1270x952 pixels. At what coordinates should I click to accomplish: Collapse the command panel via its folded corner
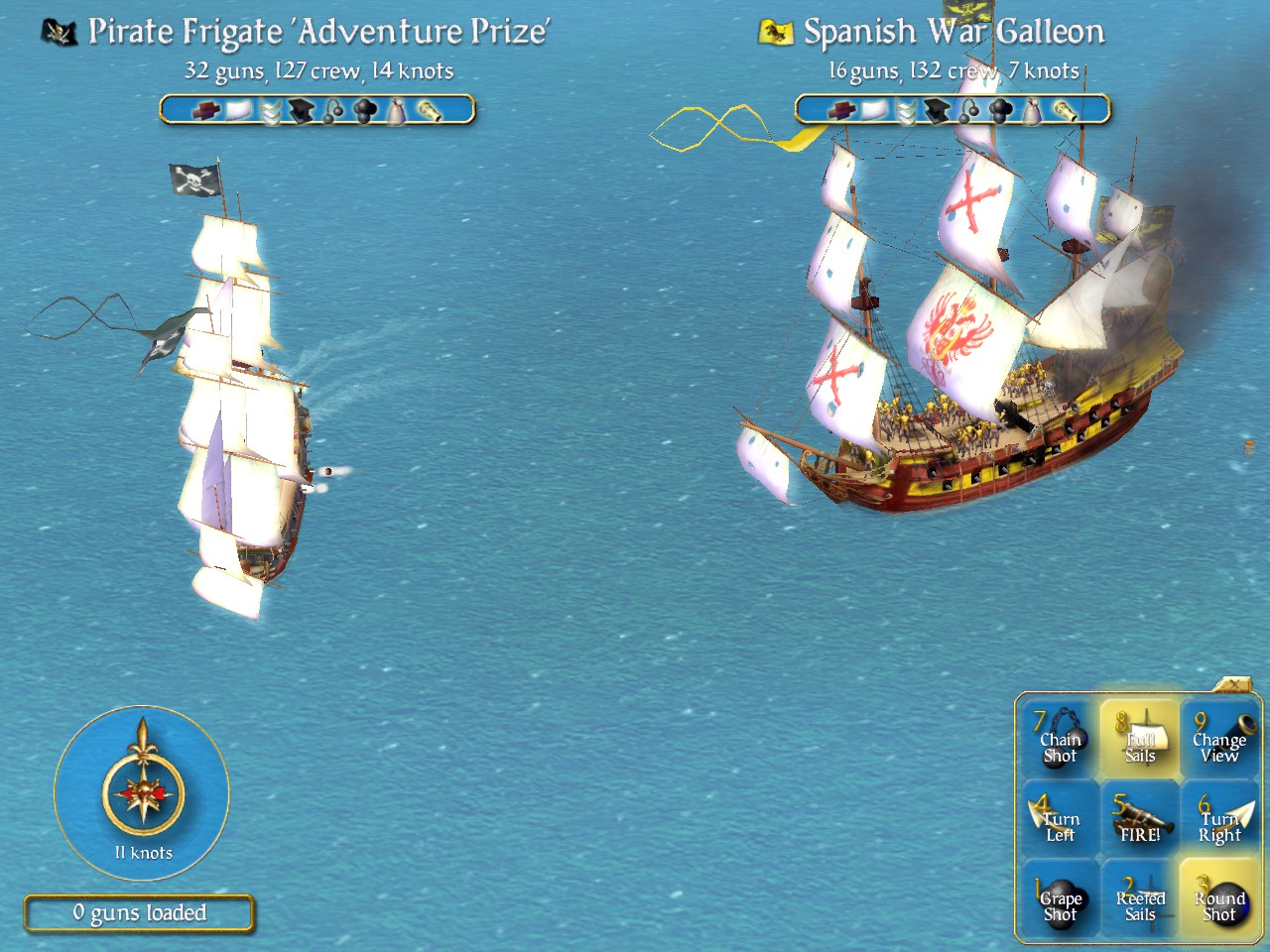pos(1233,686)
